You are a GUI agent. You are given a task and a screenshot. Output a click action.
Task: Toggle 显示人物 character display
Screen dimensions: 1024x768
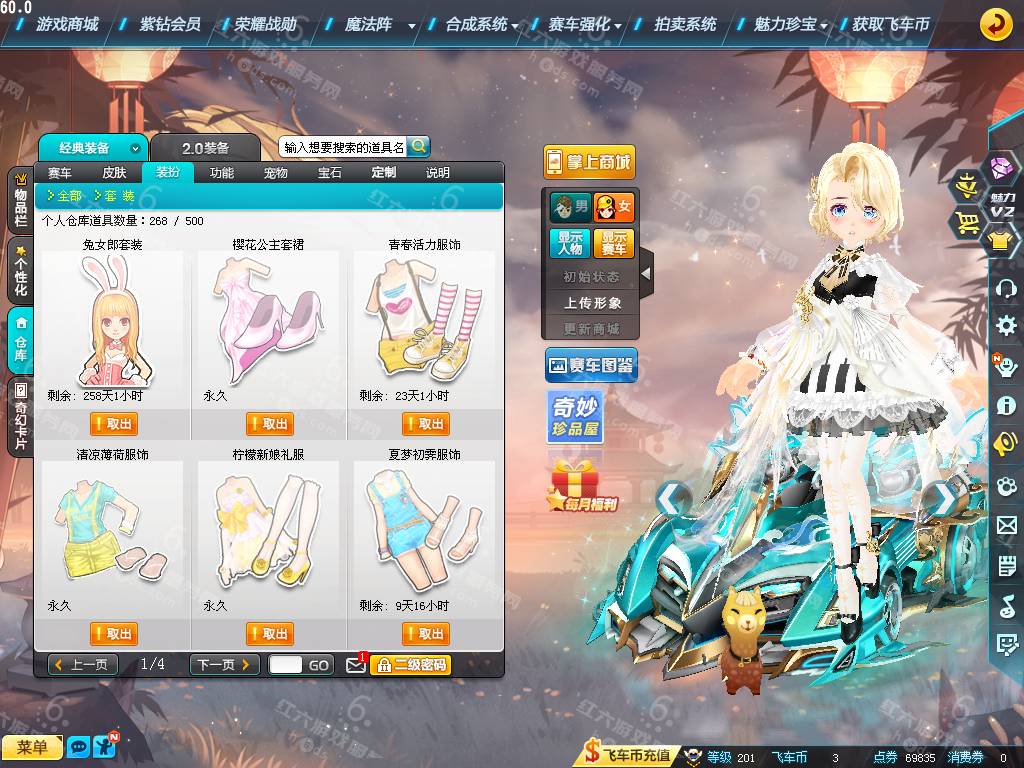point(567,243)
